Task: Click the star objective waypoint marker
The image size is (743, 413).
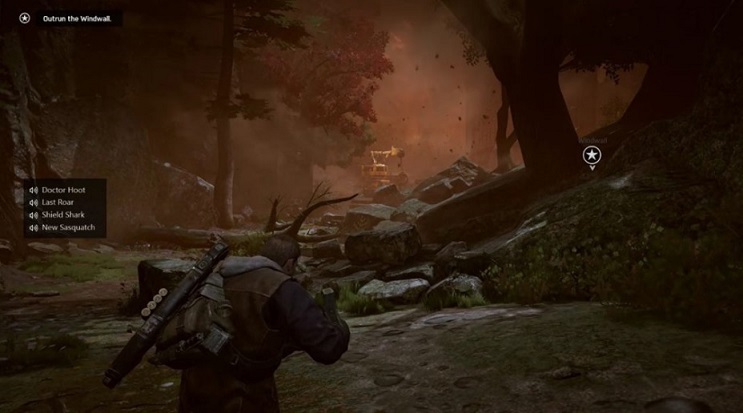Action: pos(592,154)
